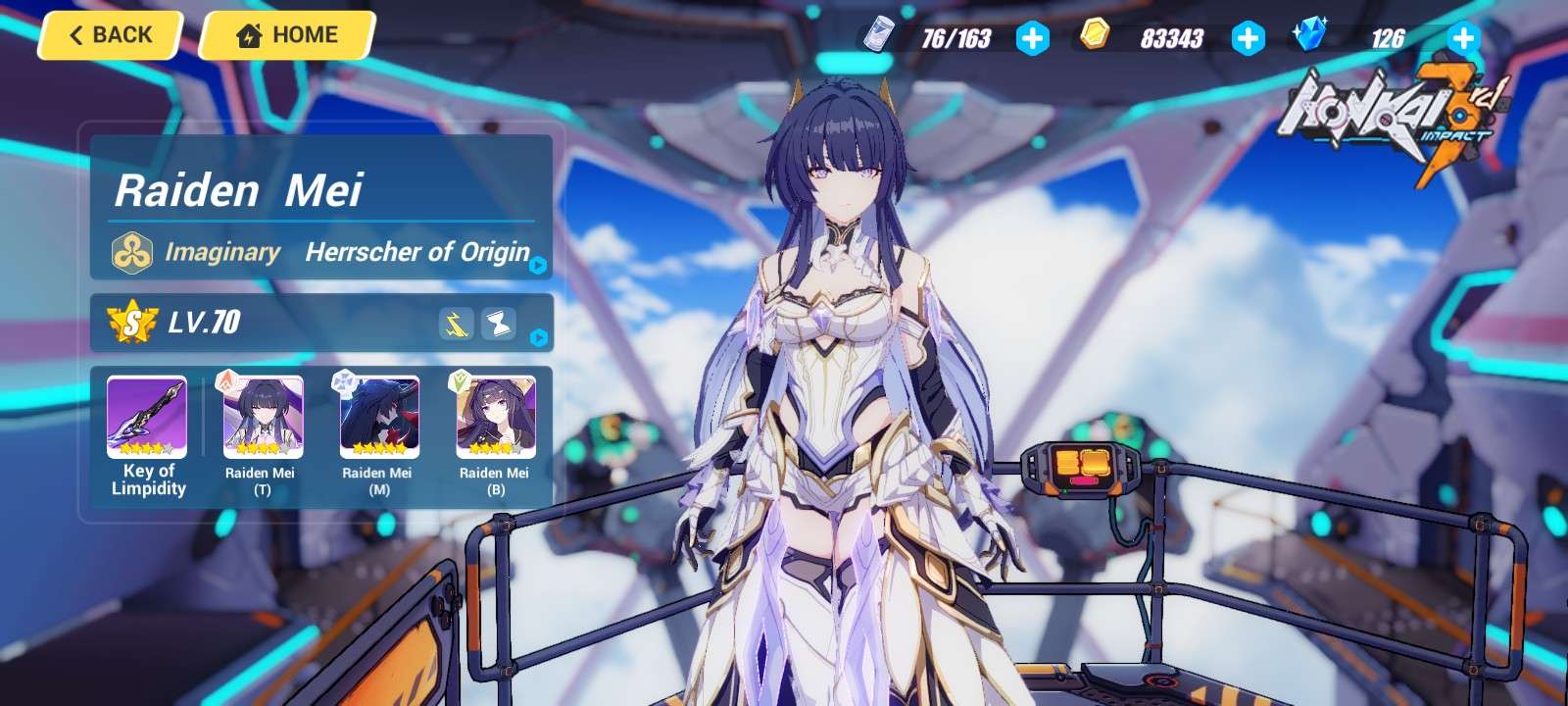This screenshot has width=1568, height=706.
Task: Expand Herrscher of Origin battlesuit details
Action: coord(538,265)
